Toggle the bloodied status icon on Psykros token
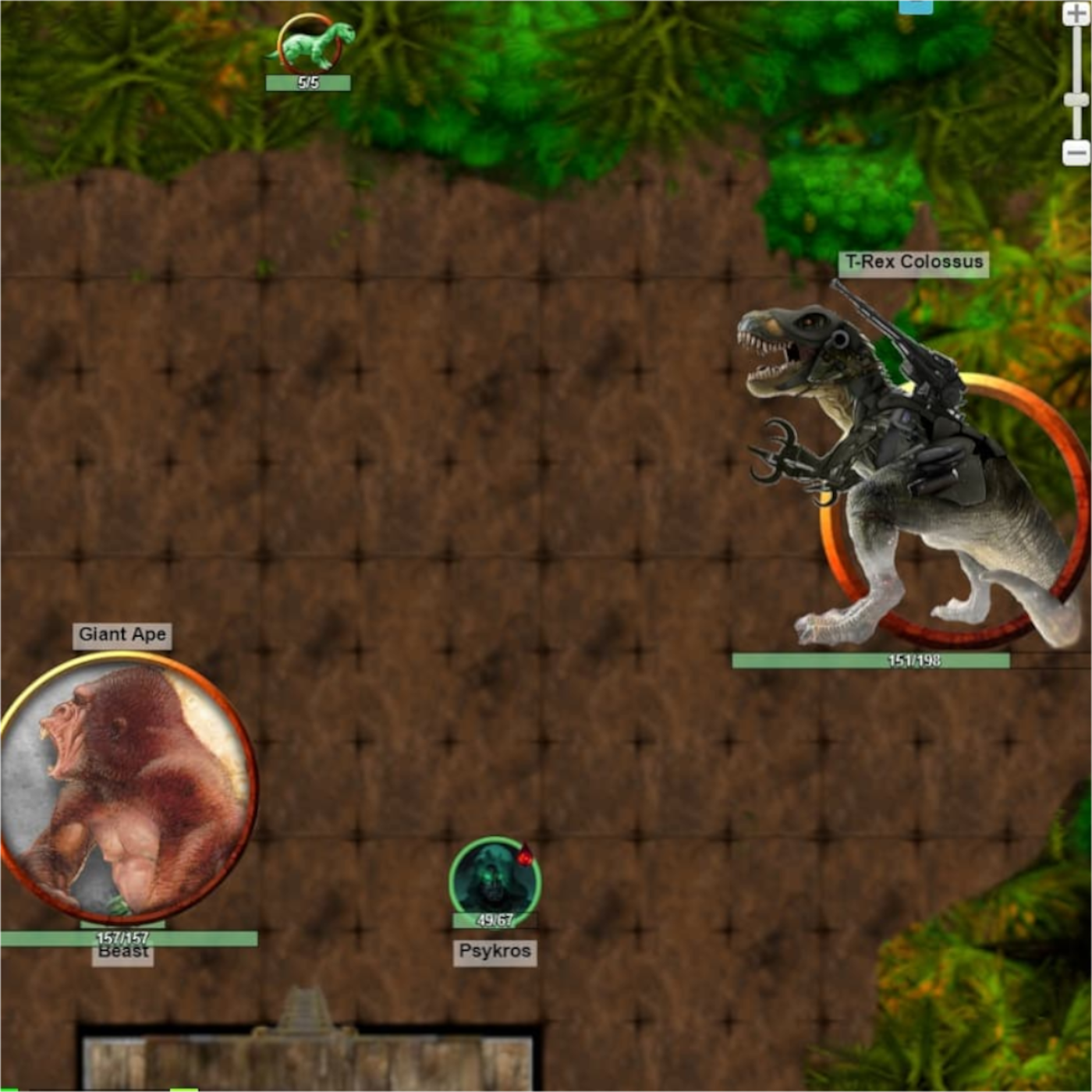The width and height of the screenshot is (1092, 1092). tap(525, 855)
